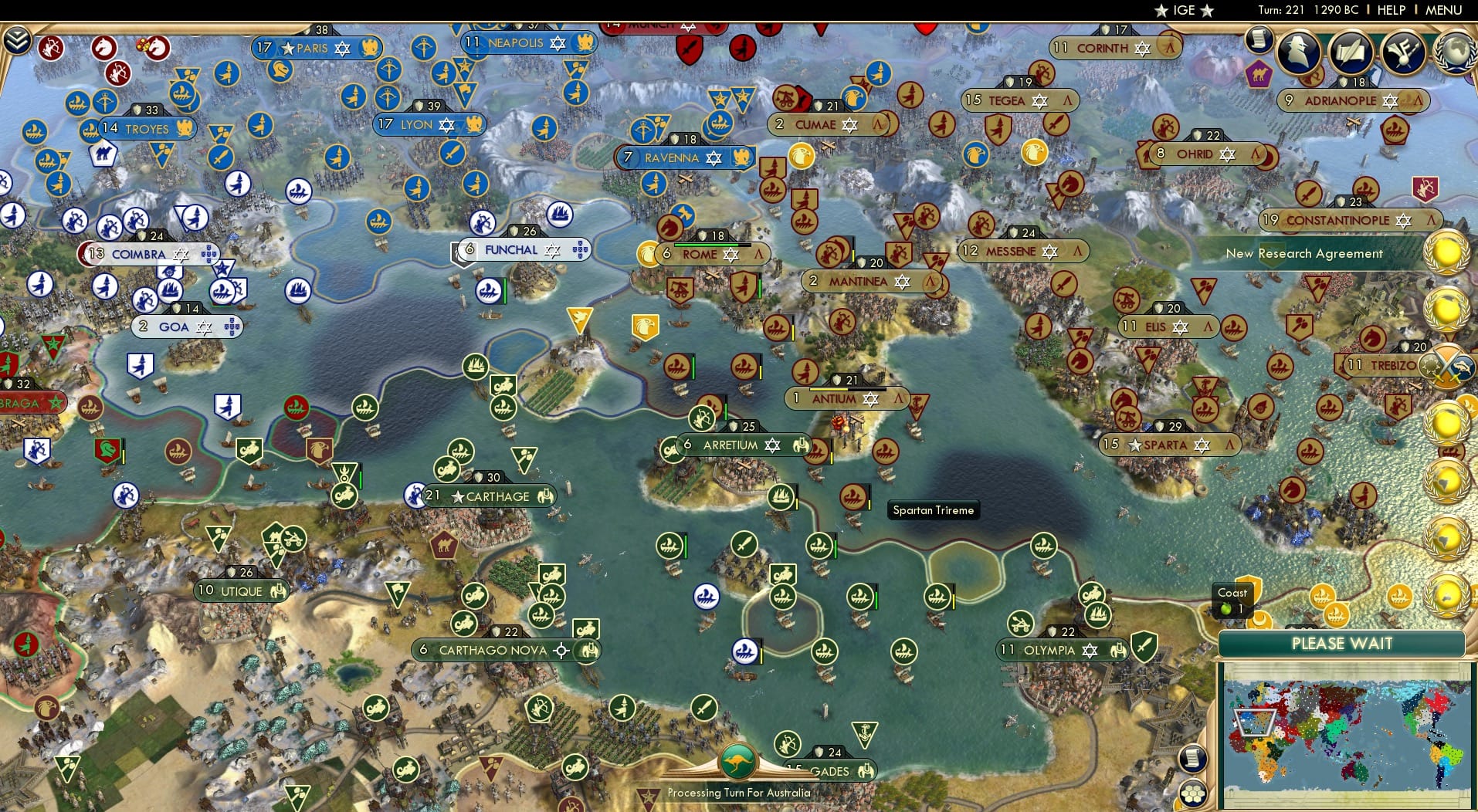Click the New Research Agreement notification
Screen dimensions: 1478x812
[x=1304, y=253]
